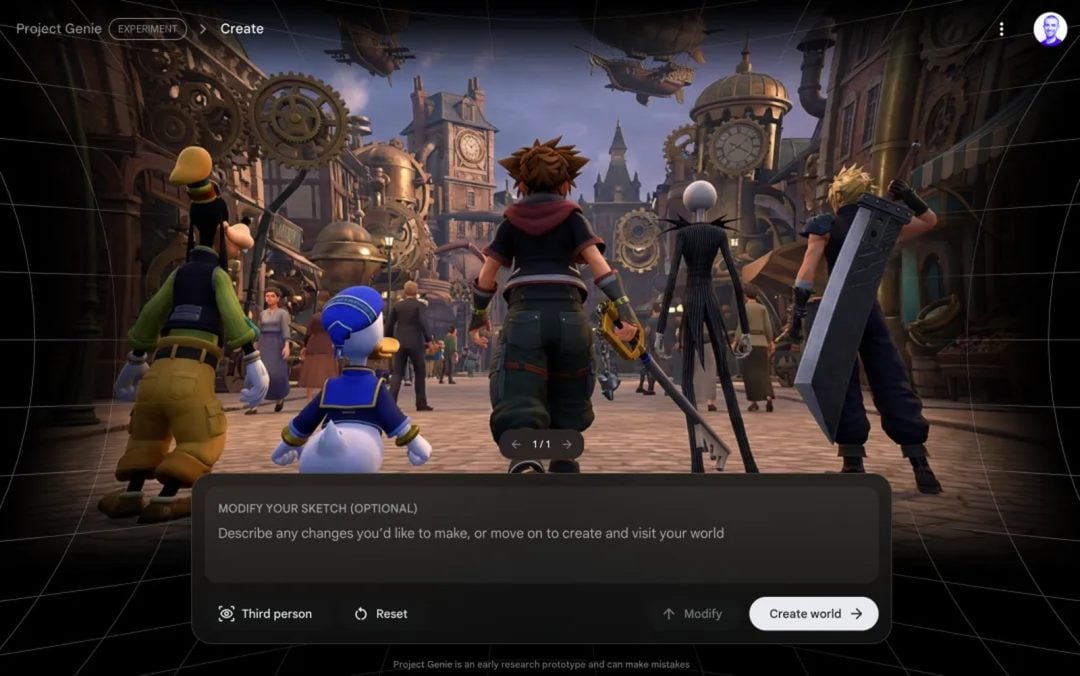Go to previous sketch with left arrow
The height and width of the screenshot is (676, 1080).
coord(516,444)
